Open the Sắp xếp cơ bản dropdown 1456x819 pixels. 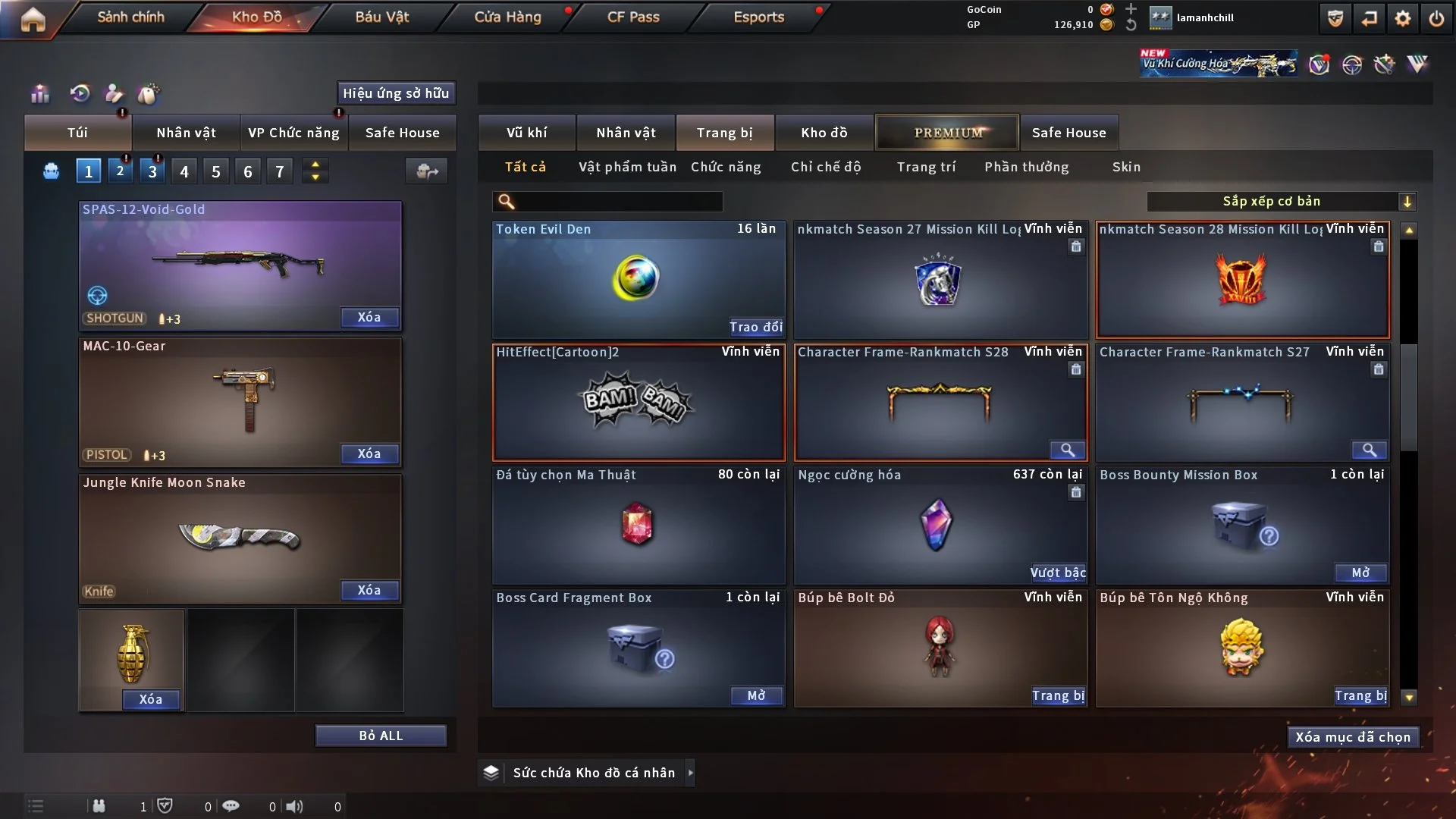1281,202
